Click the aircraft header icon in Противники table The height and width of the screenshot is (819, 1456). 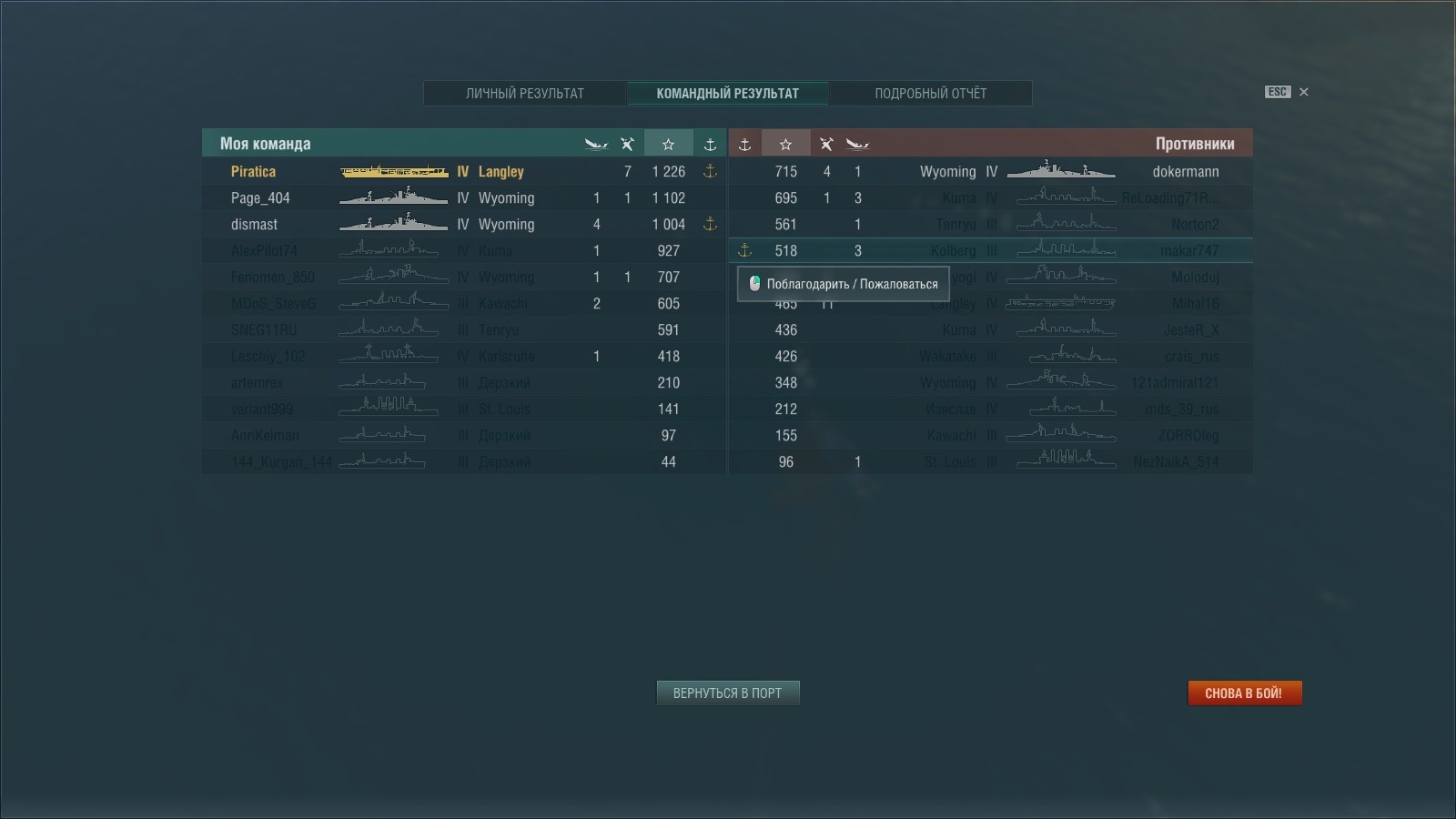[856, 143]
